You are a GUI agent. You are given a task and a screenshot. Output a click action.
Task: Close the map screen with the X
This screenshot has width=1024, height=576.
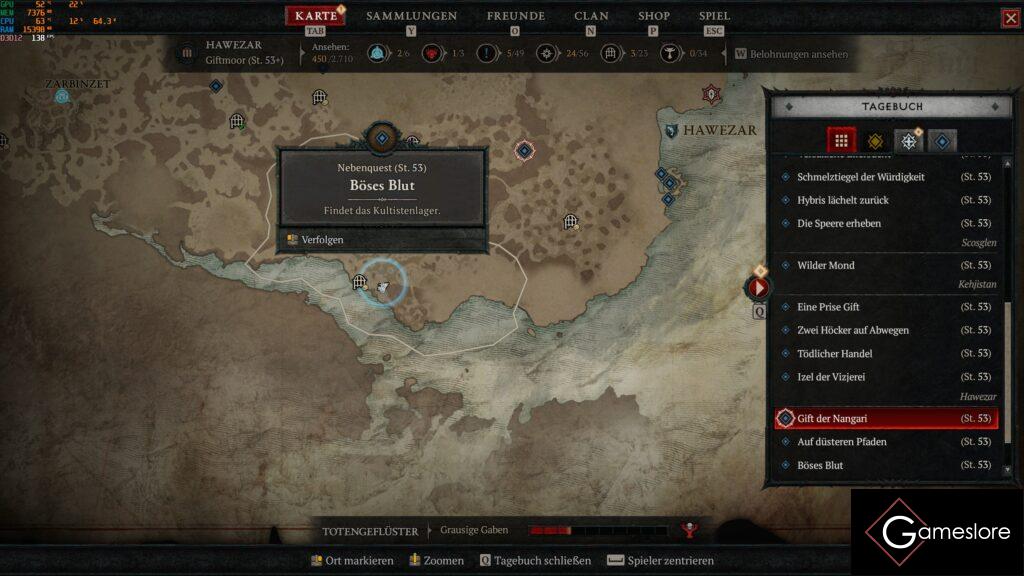point(1010,18)
